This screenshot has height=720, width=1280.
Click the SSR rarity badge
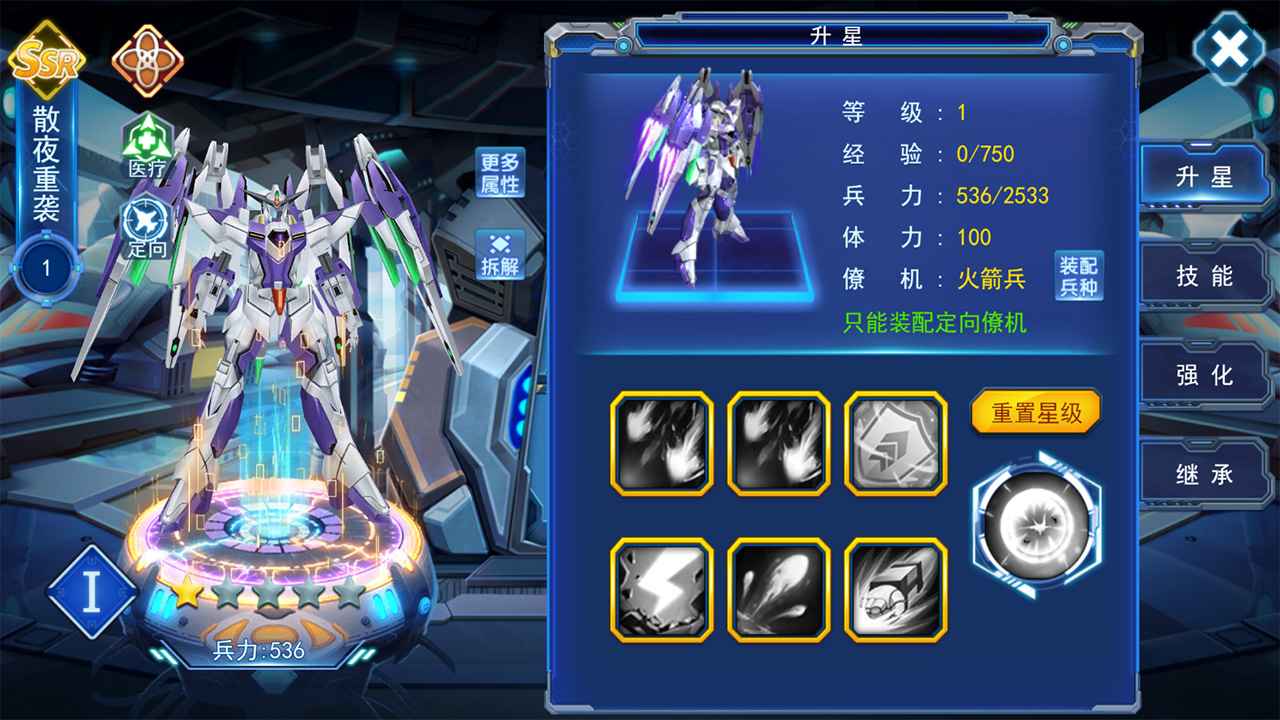[45, 59]
